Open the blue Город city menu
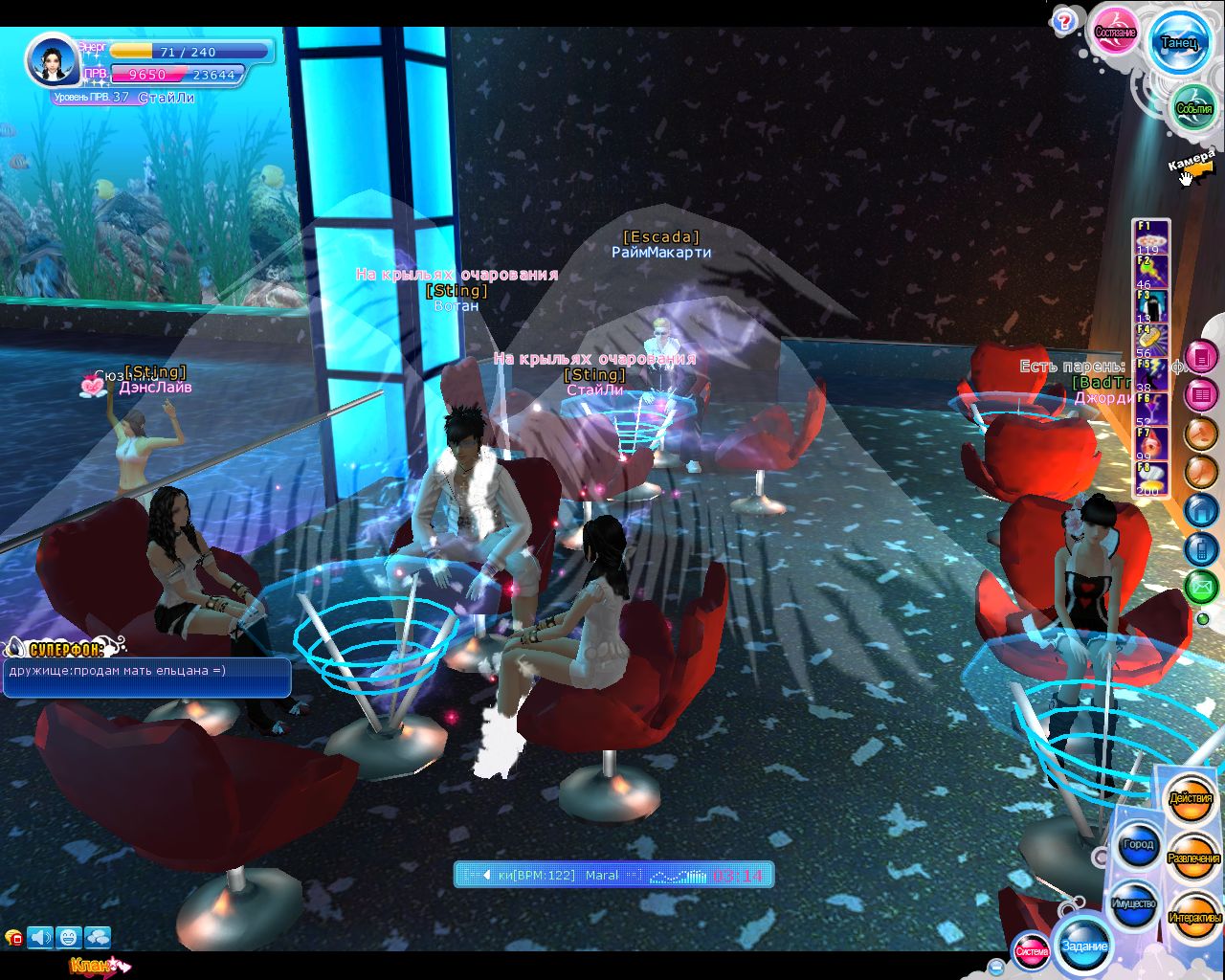1225x980 pixels. 1138,844
